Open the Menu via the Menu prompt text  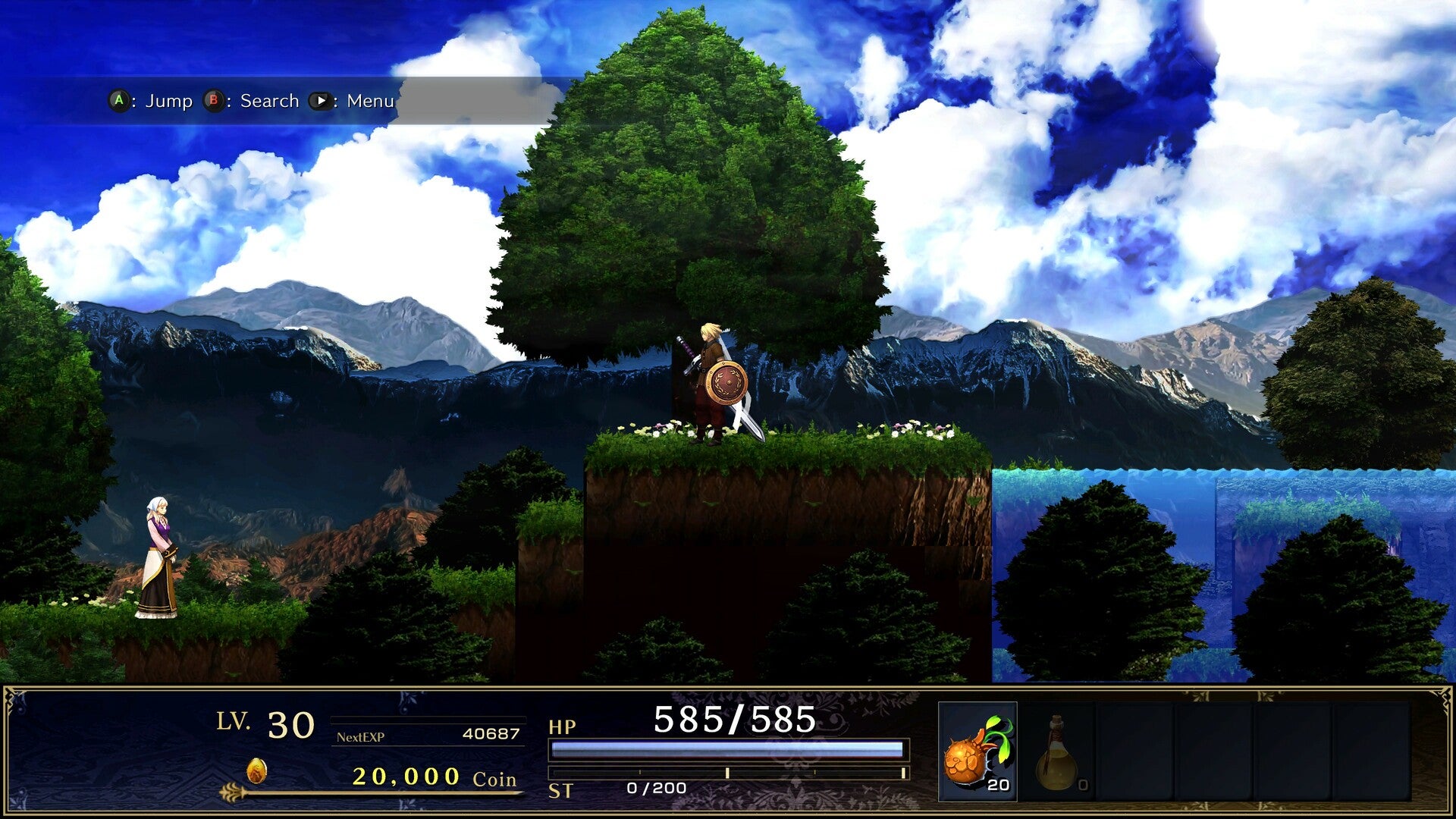point(369,100)
